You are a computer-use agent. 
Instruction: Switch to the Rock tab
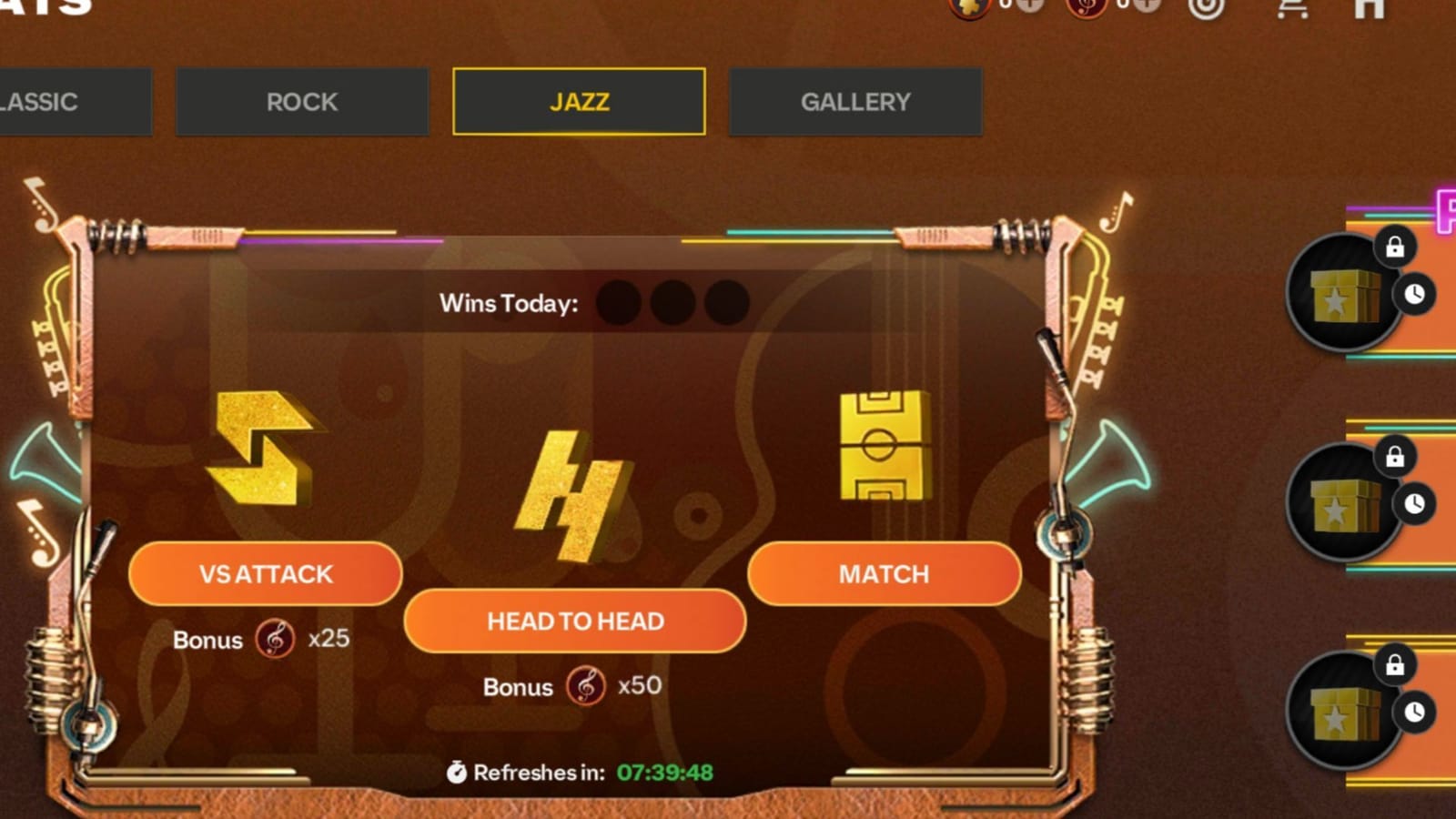[301, 102]
